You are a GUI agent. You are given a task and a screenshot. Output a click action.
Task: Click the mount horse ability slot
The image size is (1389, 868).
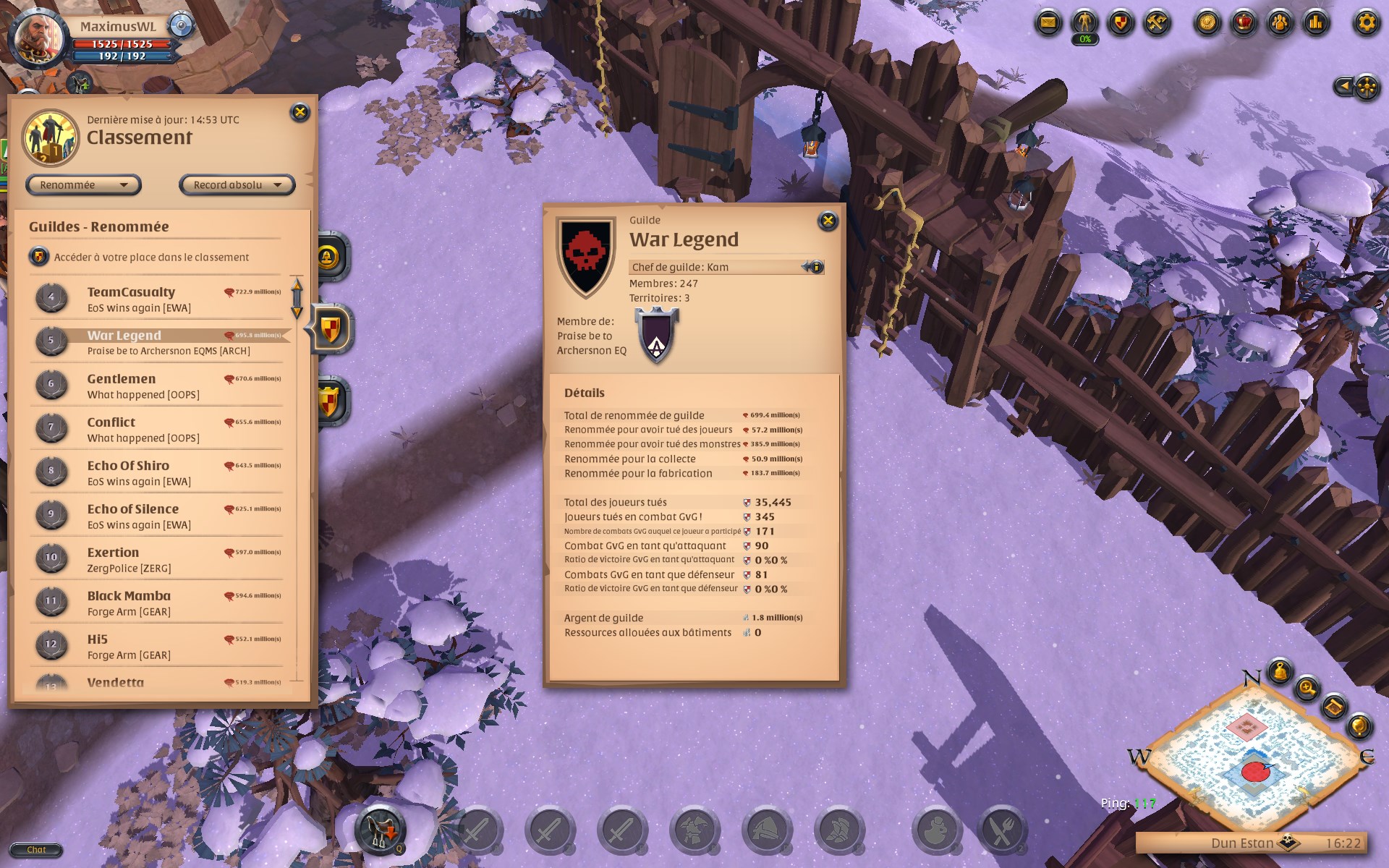point(380,829)
